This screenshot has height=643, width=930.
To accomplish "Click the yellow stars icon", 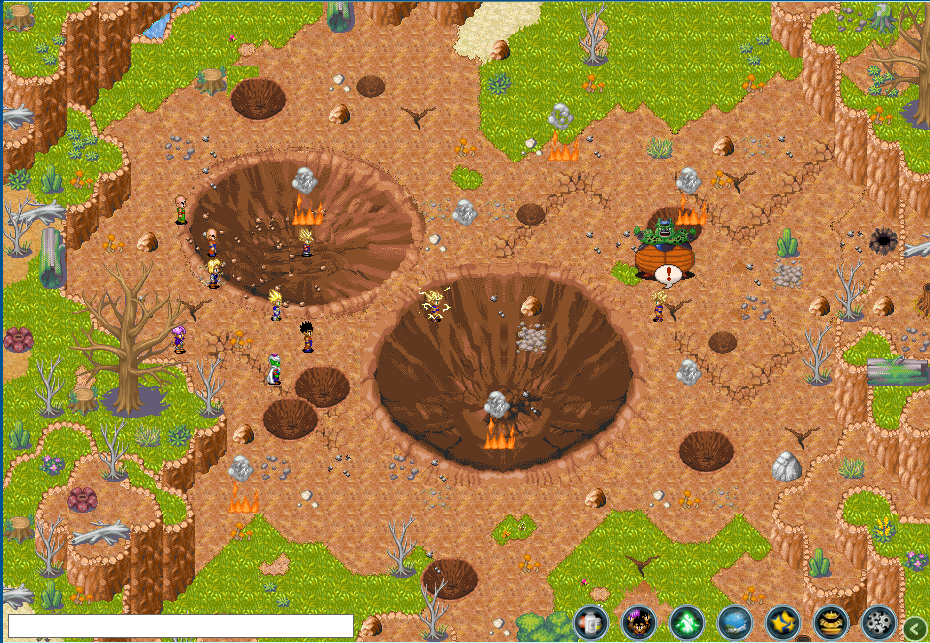I will click(783, 624).
